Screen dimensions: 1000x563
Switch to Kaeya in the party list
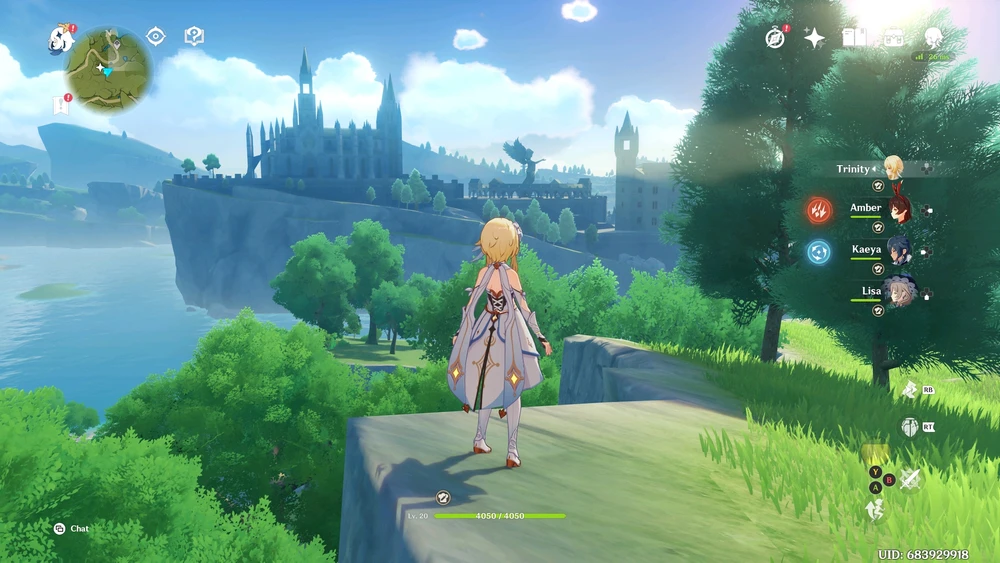(897, 250)
